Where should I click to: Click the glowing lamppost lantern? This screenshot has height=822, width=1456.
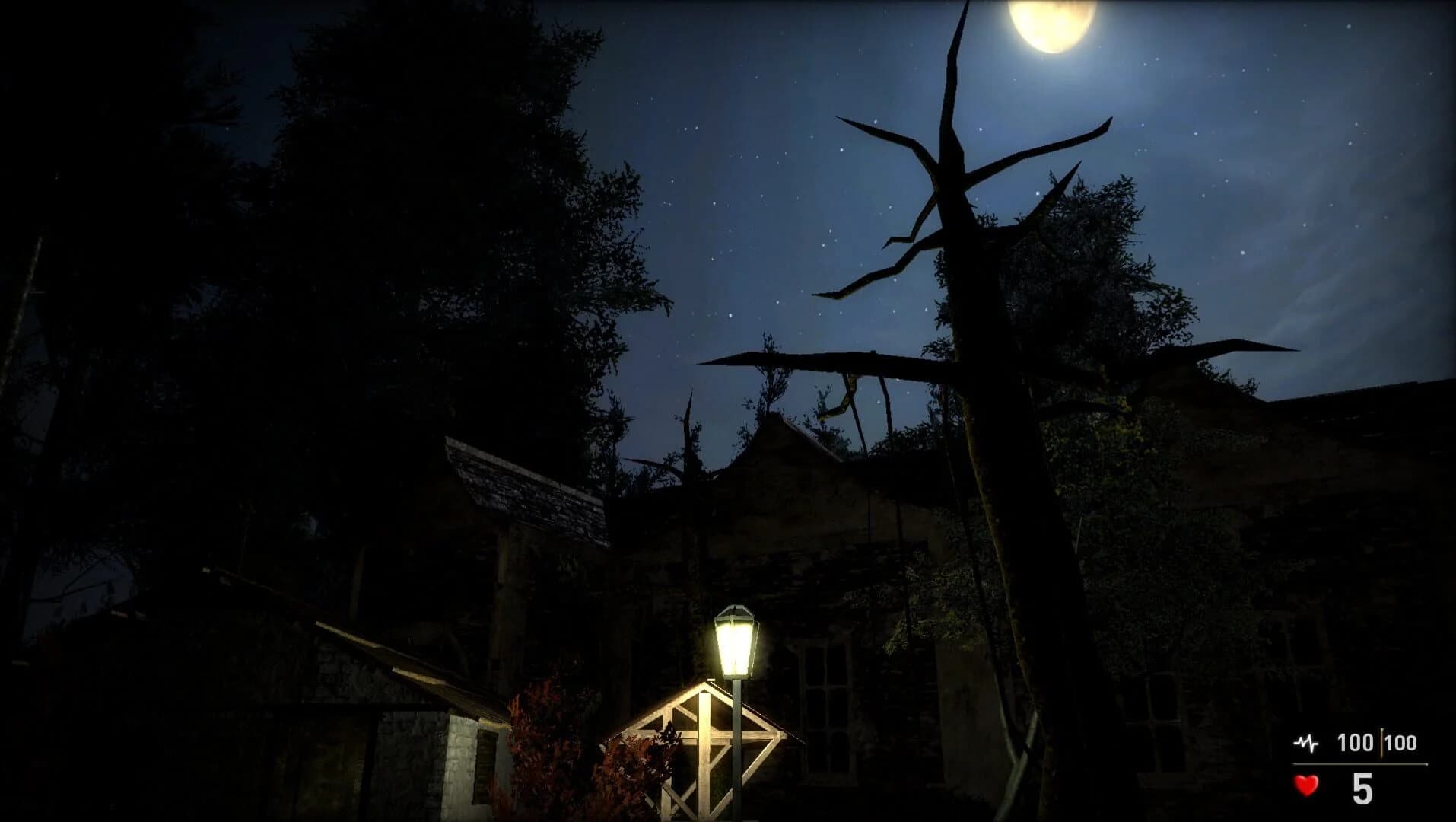click(735, 643)
